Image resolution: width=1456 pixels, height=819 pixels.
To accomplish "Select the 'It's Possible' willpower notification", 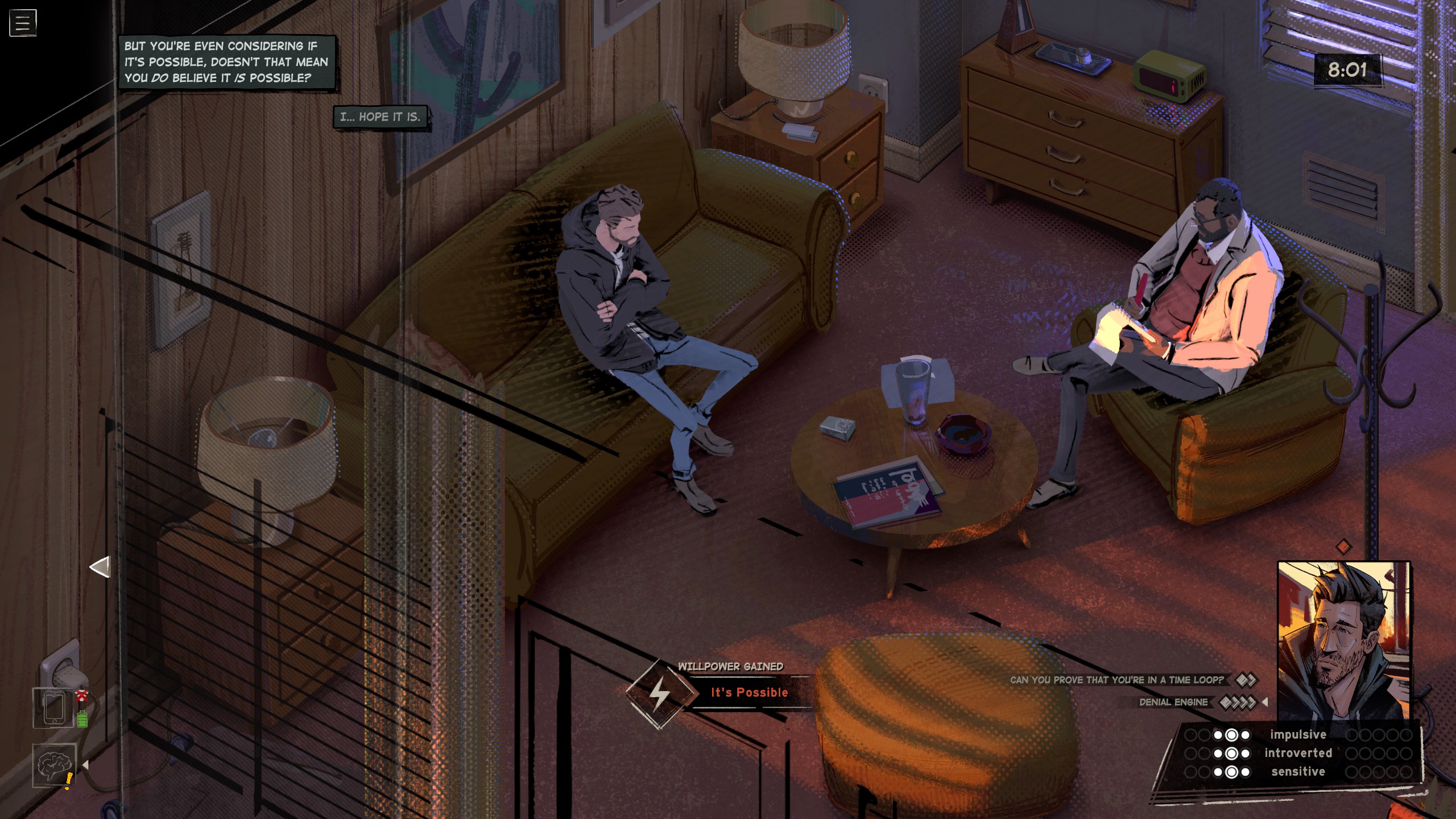I will [x=748, y=693].
